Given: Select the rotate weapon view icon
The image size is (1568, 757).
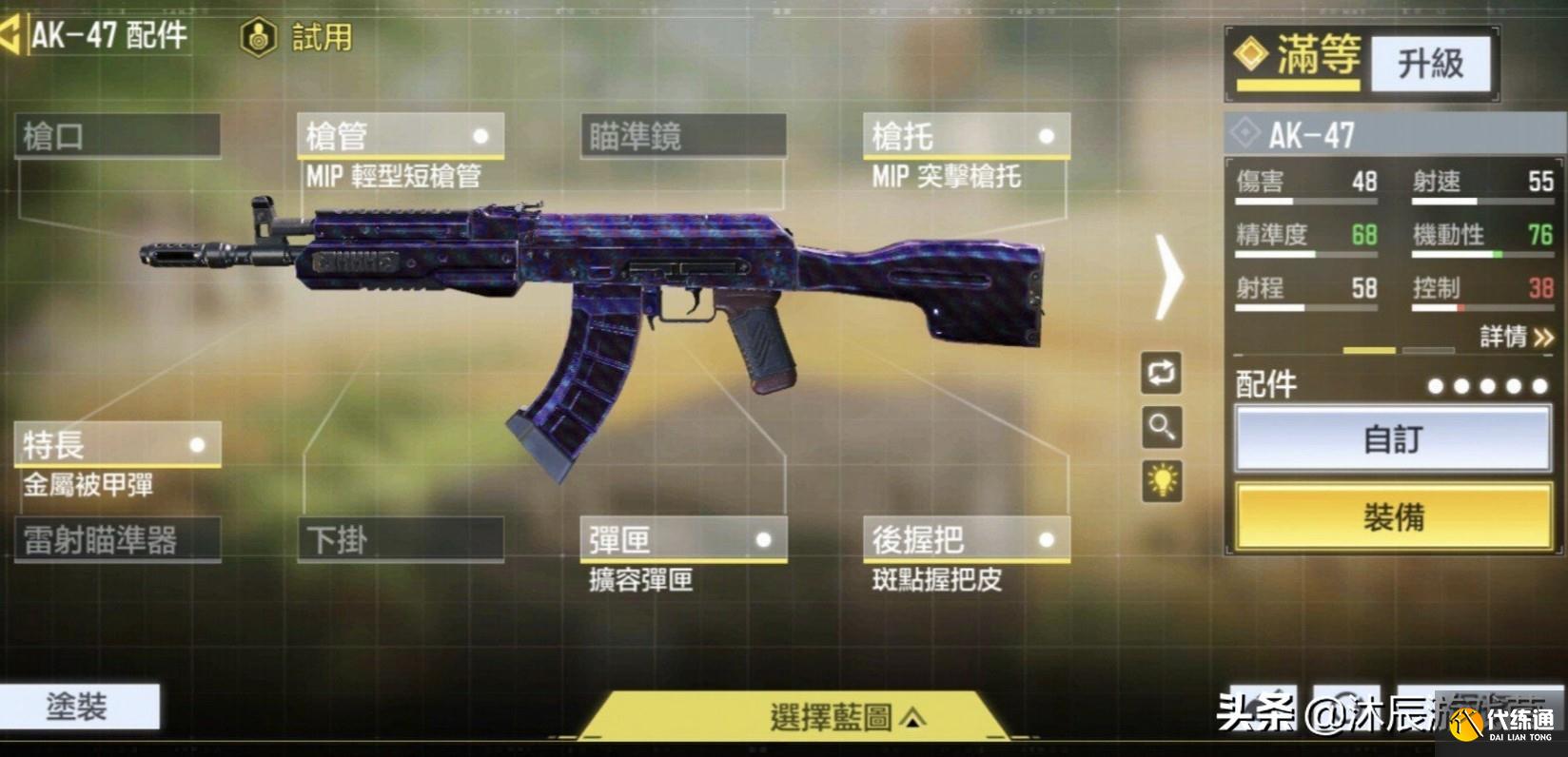Looking at the screenshot, I should point(1163,375).
